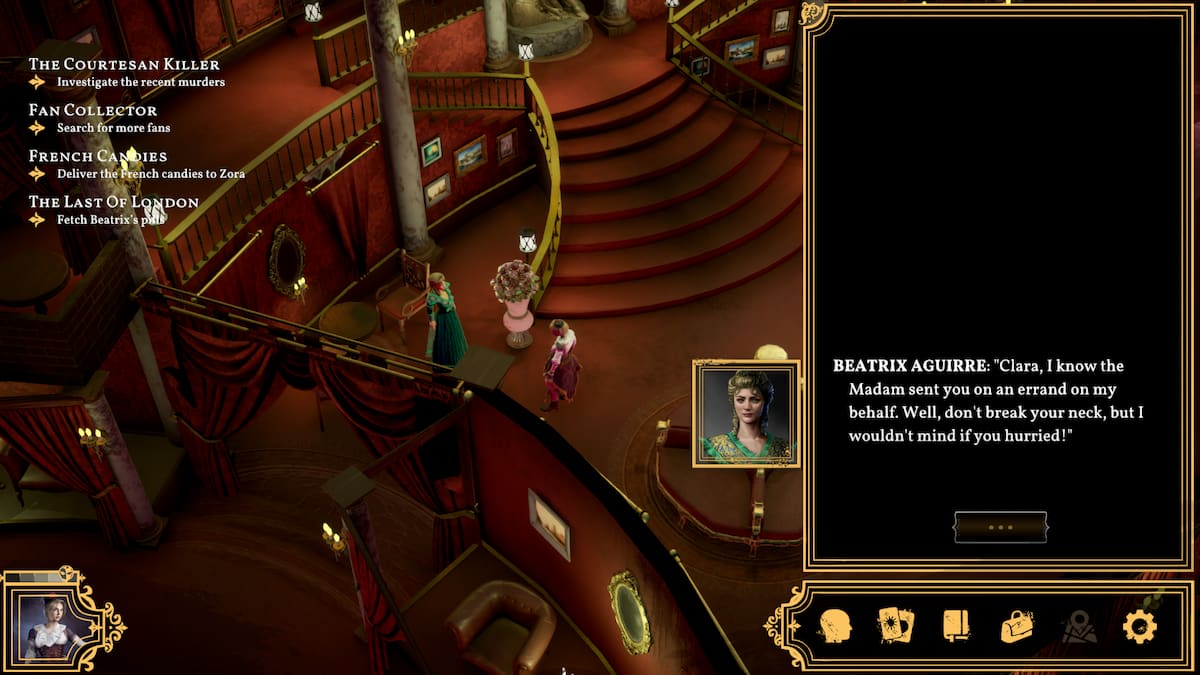The width and height of the screenshot is (1200, 675).
Task: Select the Fan Collector quest
Action: click(93, 110)
